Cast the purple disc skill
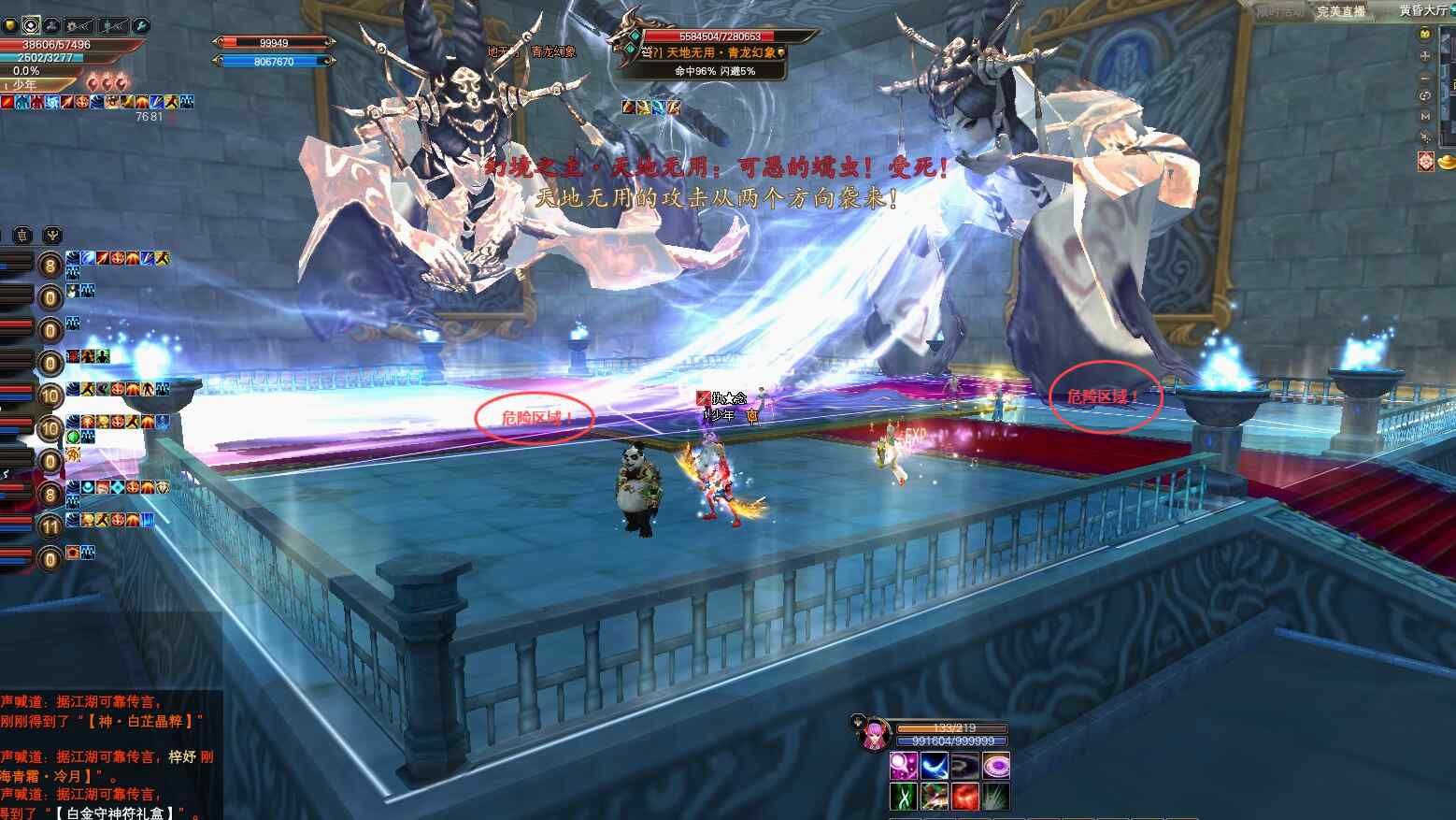The height and width of the screenshot is (820, 1456). tap(995, 767)
